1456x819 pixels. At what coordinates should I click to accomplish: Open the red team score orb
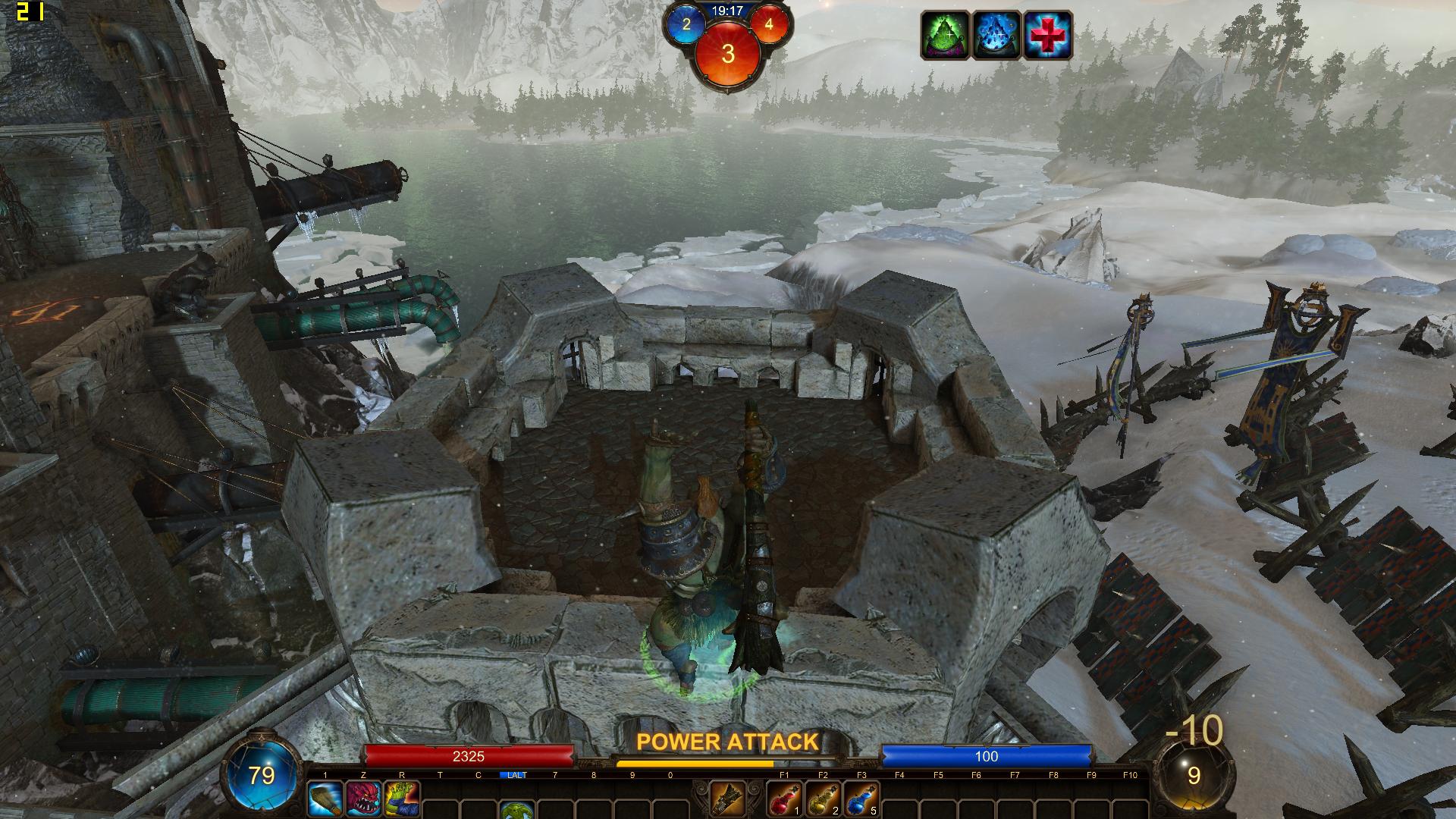(x=768, y=24)
